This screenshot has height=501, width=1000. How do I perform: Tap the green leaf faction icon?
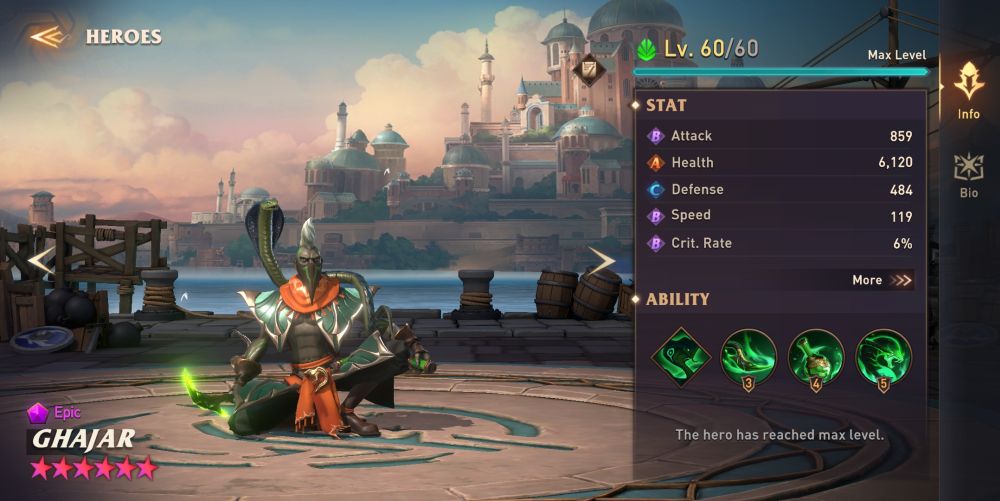(647, 49)
